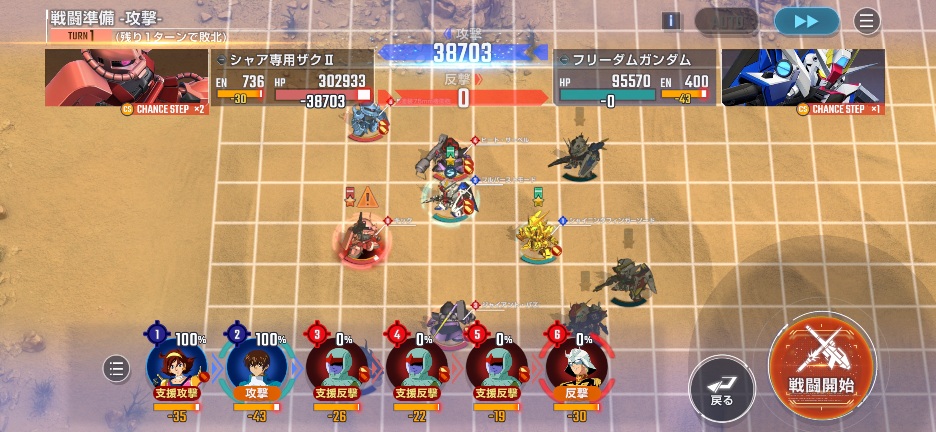Screen dimensions: 936x432
Task: Open the action order list icon
Action: (117, 369)
